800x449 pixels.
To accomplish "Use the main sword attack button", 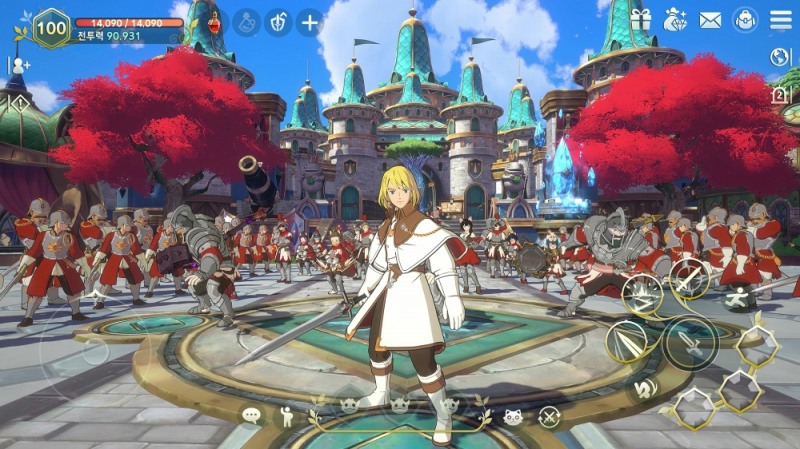I will click(x=690, y=343).
